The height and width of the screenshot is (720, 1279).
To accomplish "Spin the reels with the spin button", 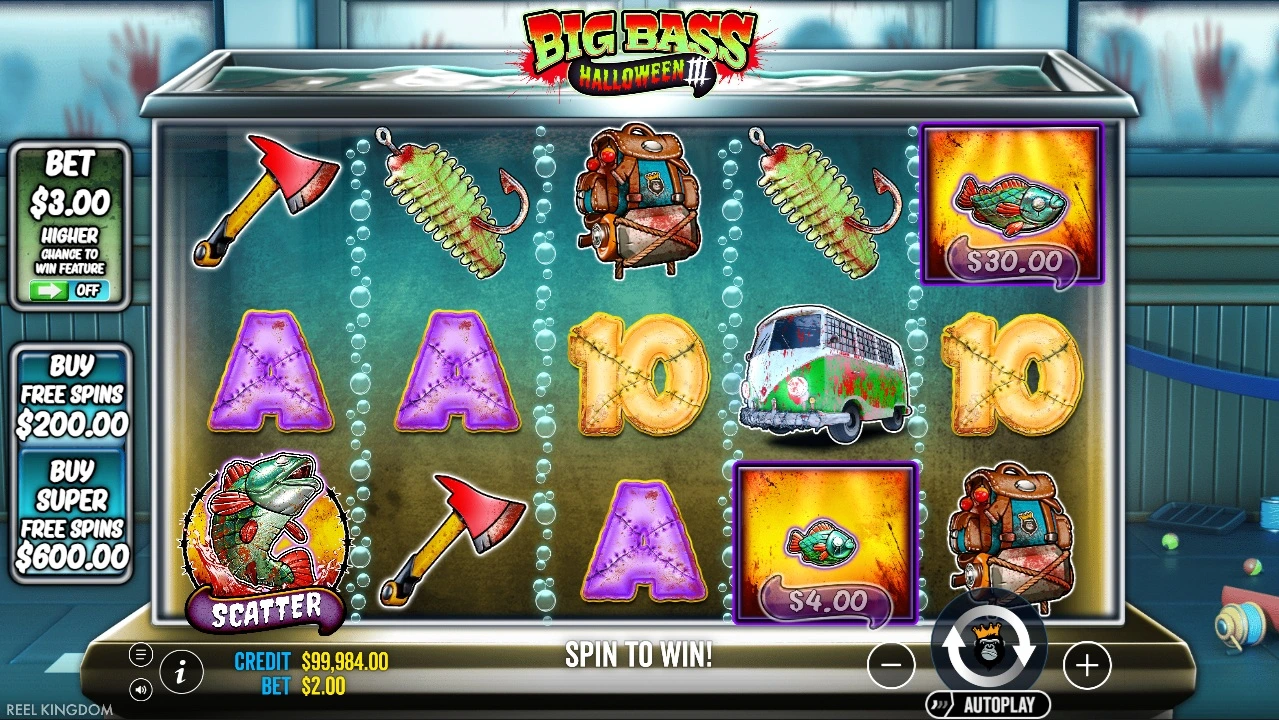I will coord(988,648).
